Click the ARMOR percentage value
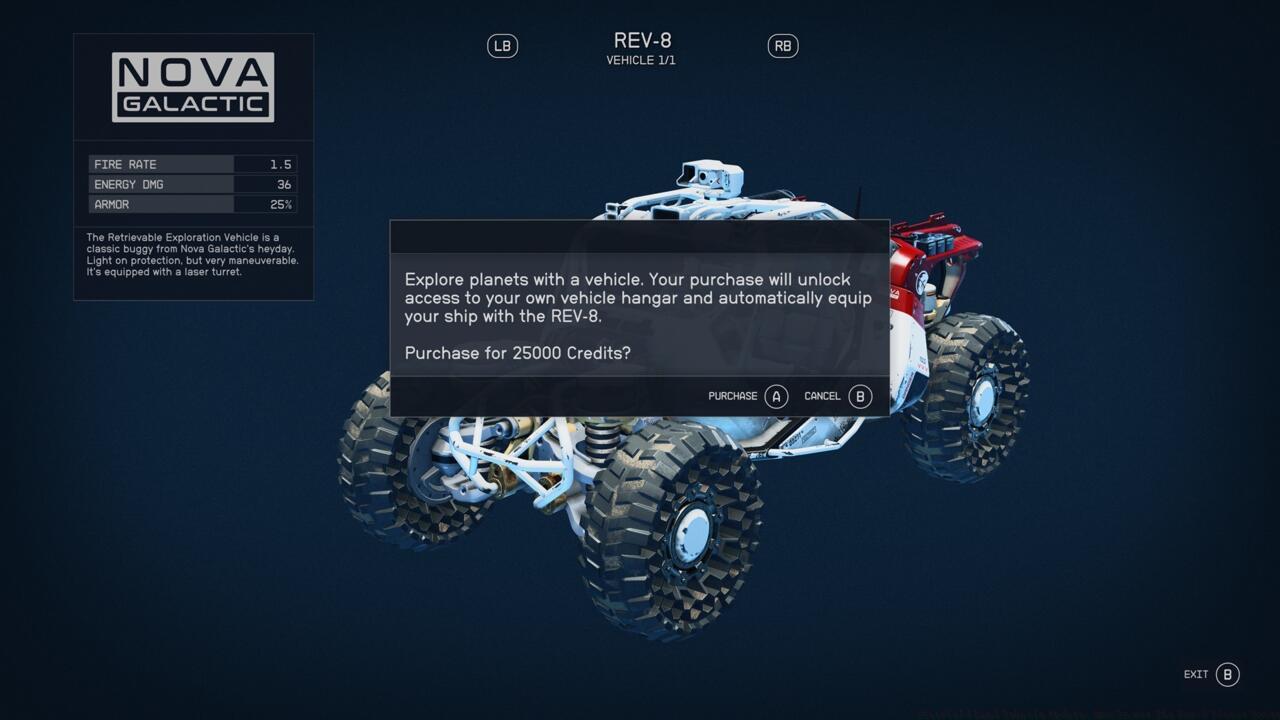 (283, 204)
